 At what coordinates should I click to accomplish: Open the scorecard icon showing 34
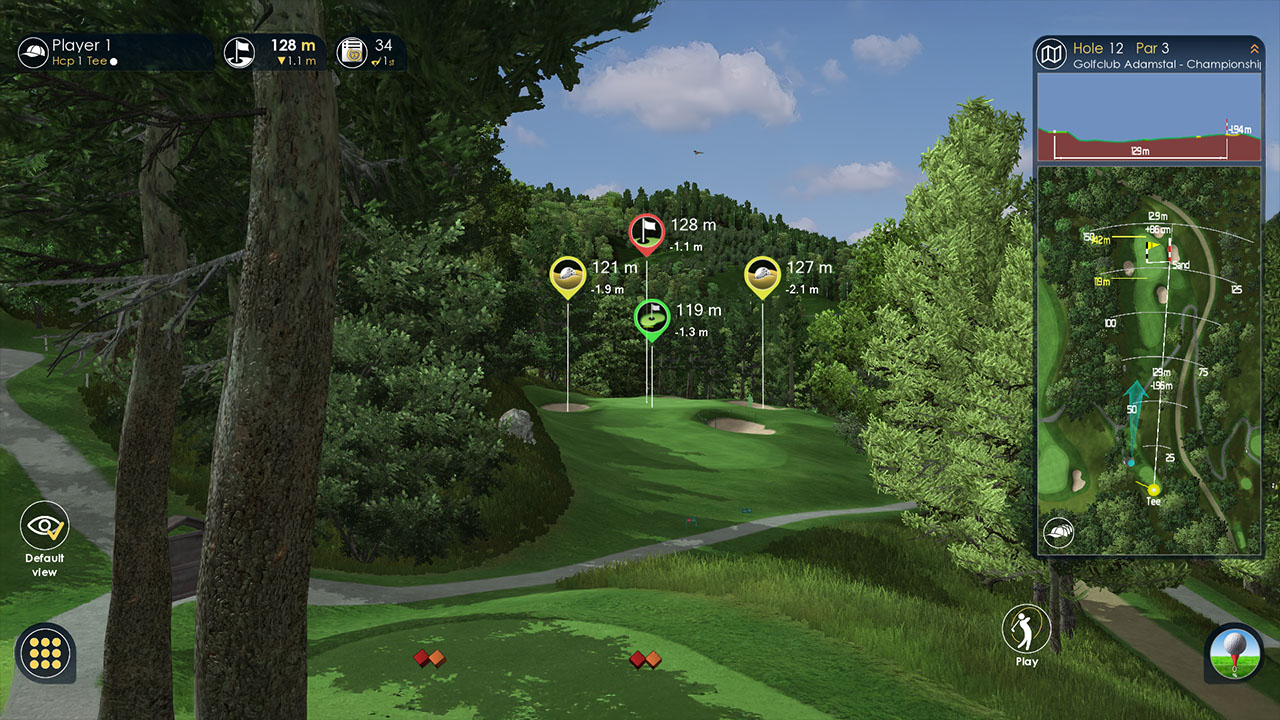[351, 52]
